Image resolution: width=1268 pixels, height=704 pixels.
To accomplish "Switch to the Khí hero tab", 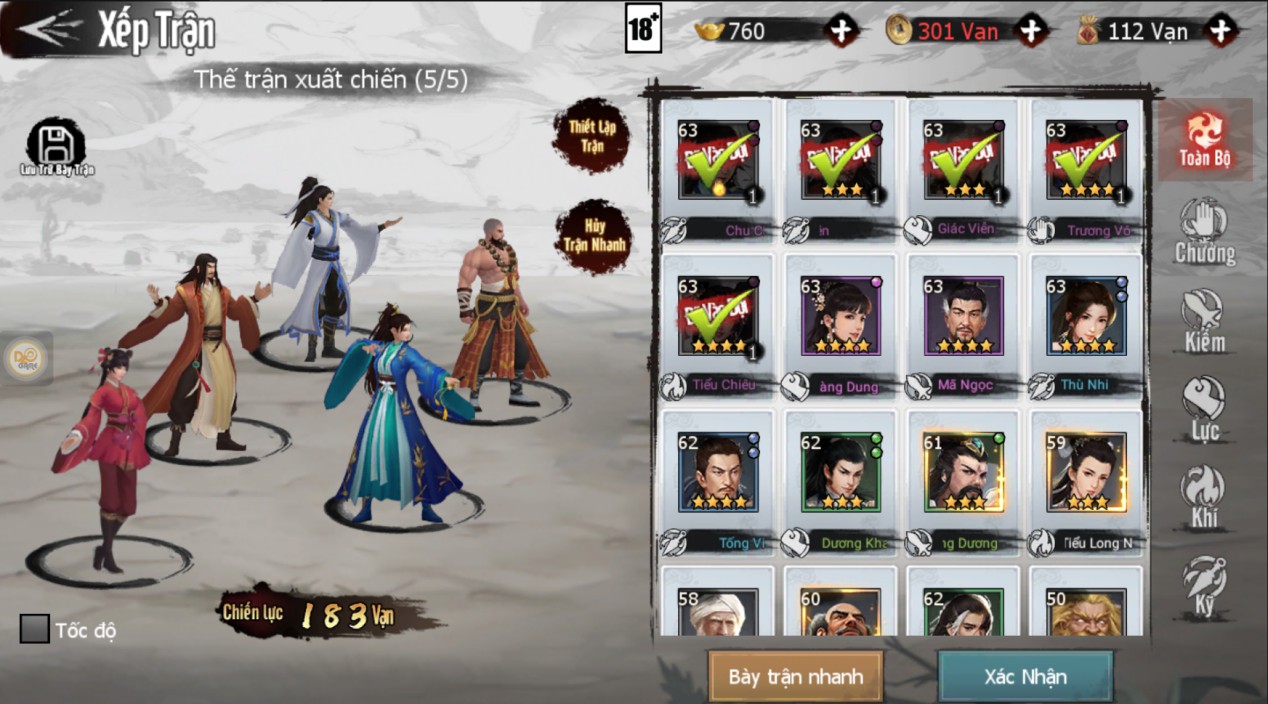I will pyautogui.click(x=1204, y=497).
